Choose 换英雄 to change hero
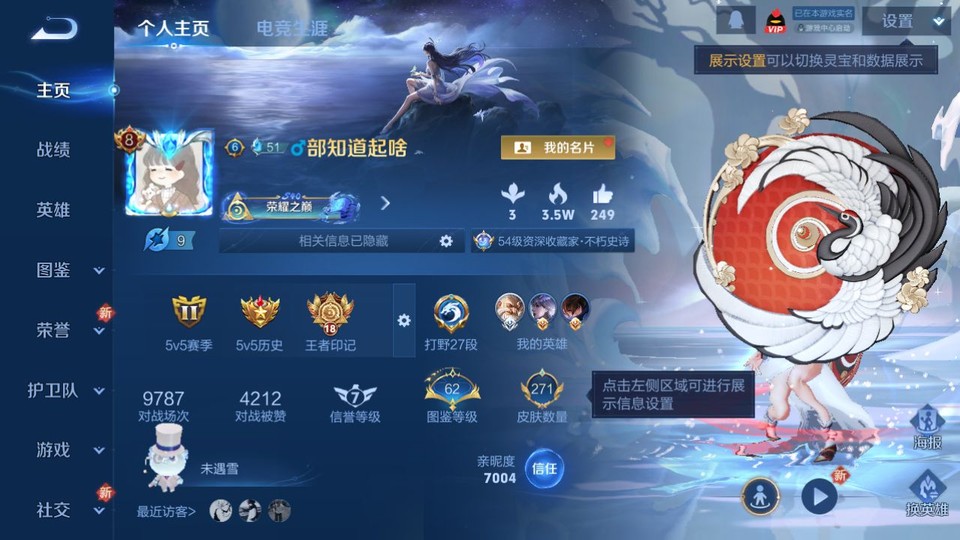This screenshot has height=540, width=960. (926, 494)
